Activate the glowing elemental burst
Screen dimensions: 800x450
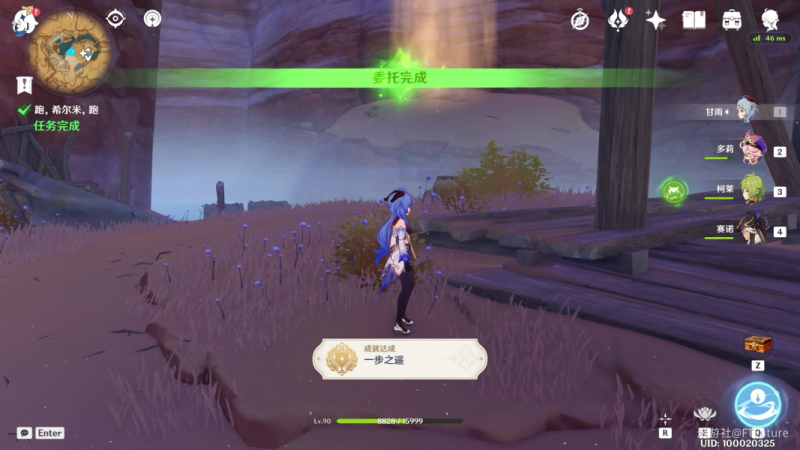pos(757,402)
